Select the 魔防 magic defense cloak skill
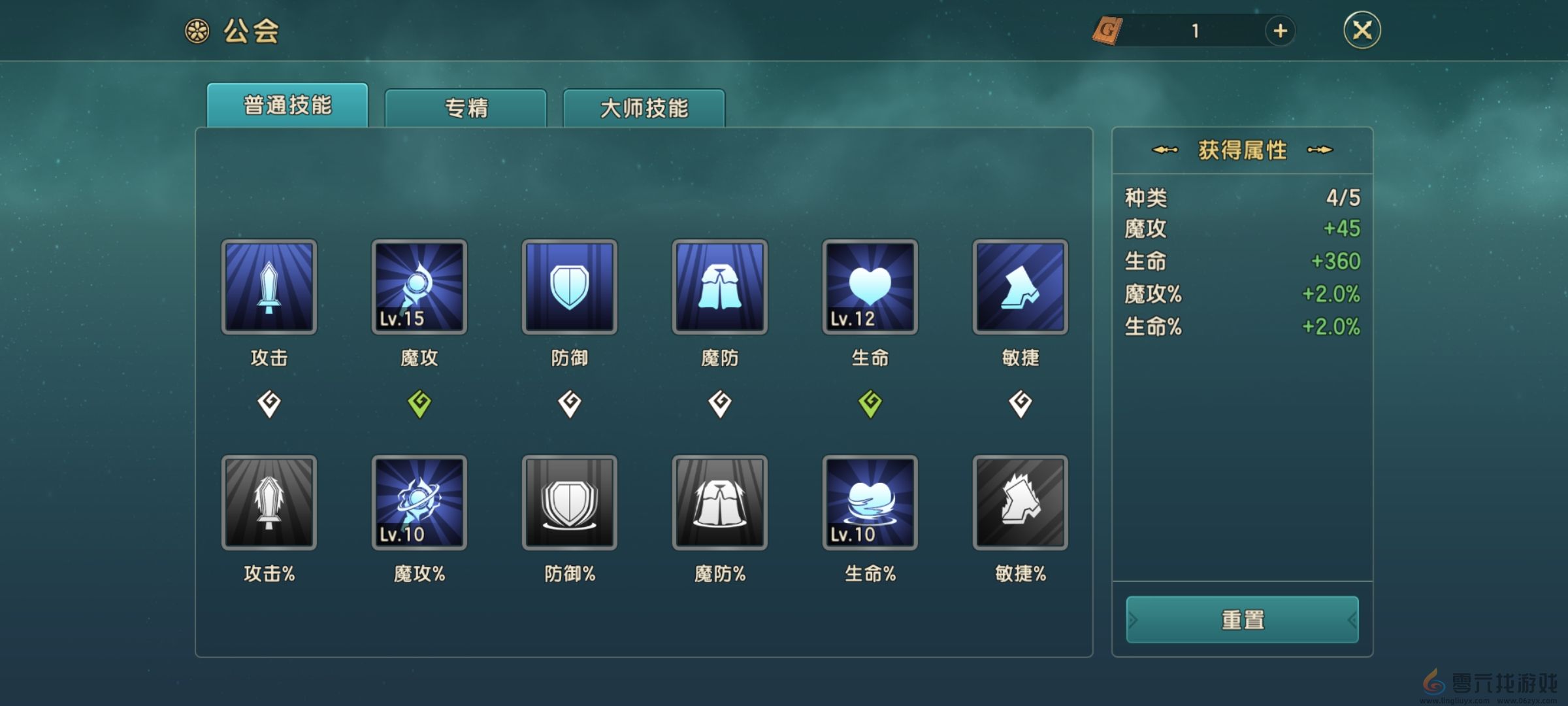1568x706 pixels. (719, 286)
